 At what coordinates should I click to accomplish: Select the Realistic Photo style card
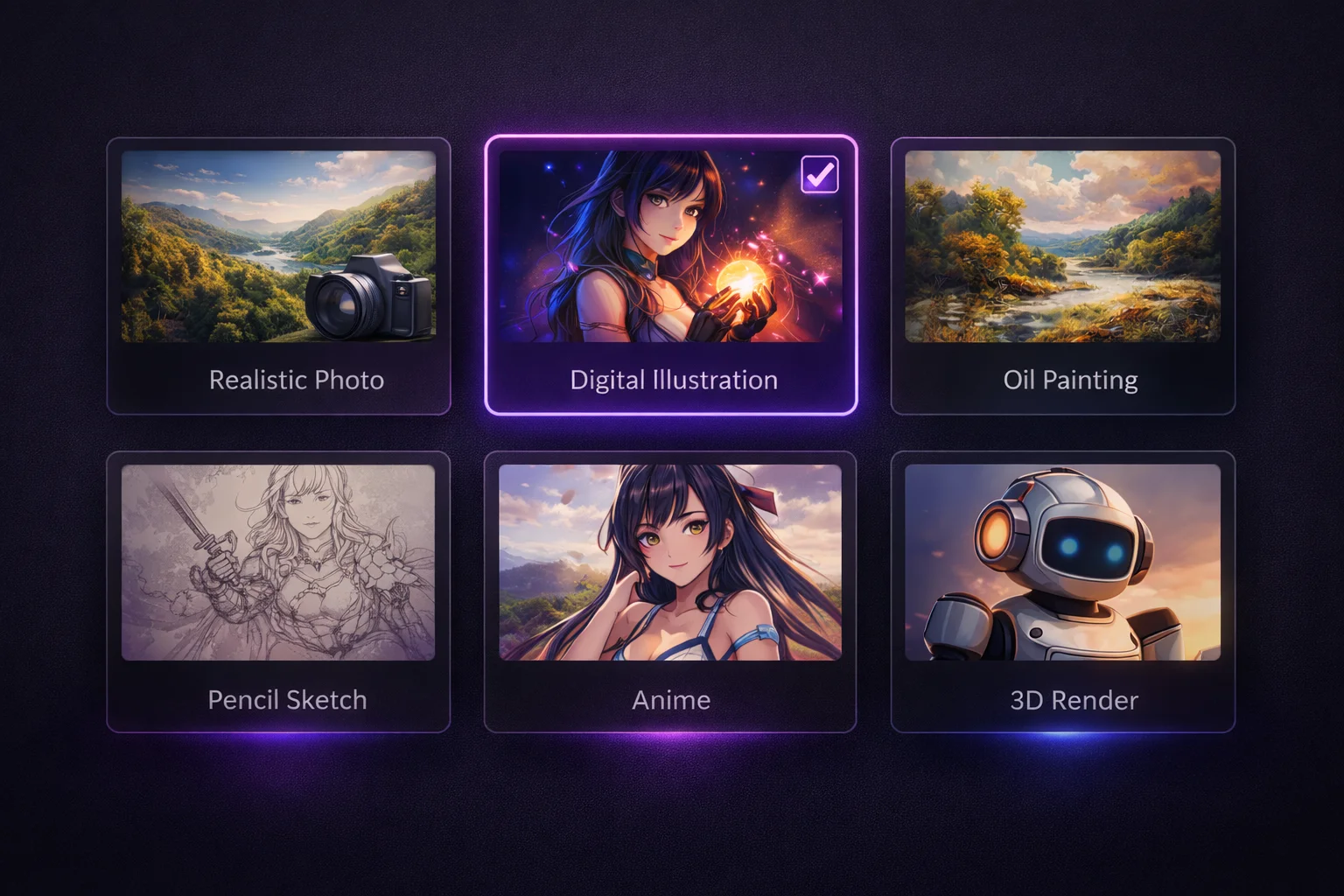pos(278,275)
